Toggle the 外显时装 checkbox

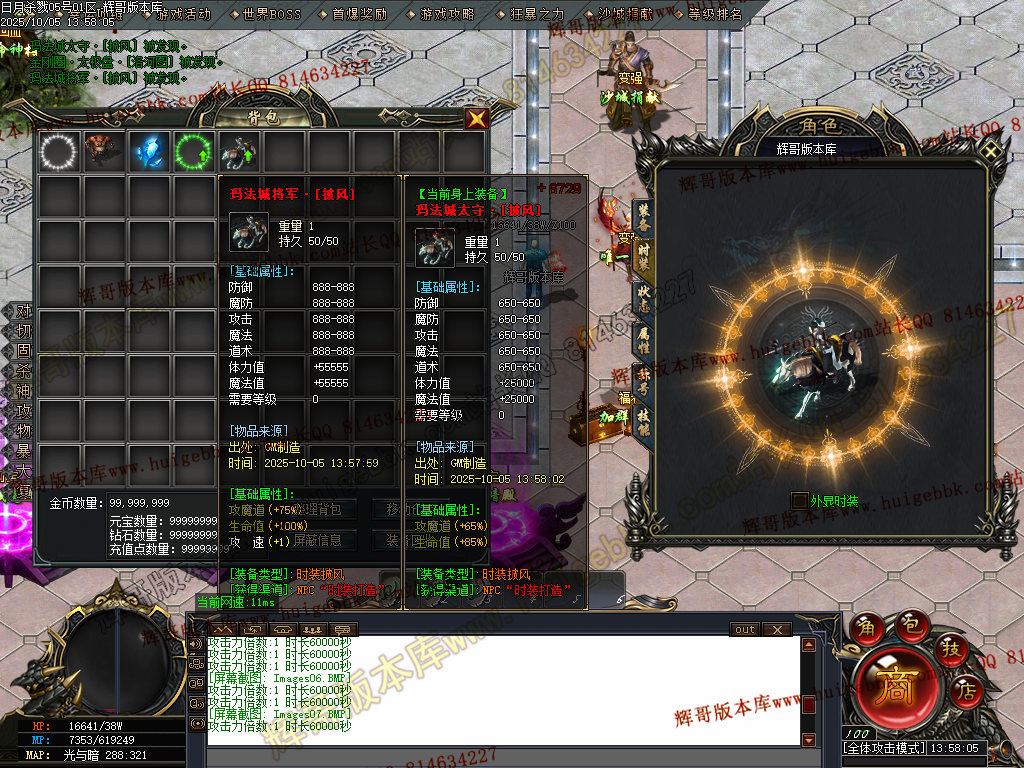(799, 499)
